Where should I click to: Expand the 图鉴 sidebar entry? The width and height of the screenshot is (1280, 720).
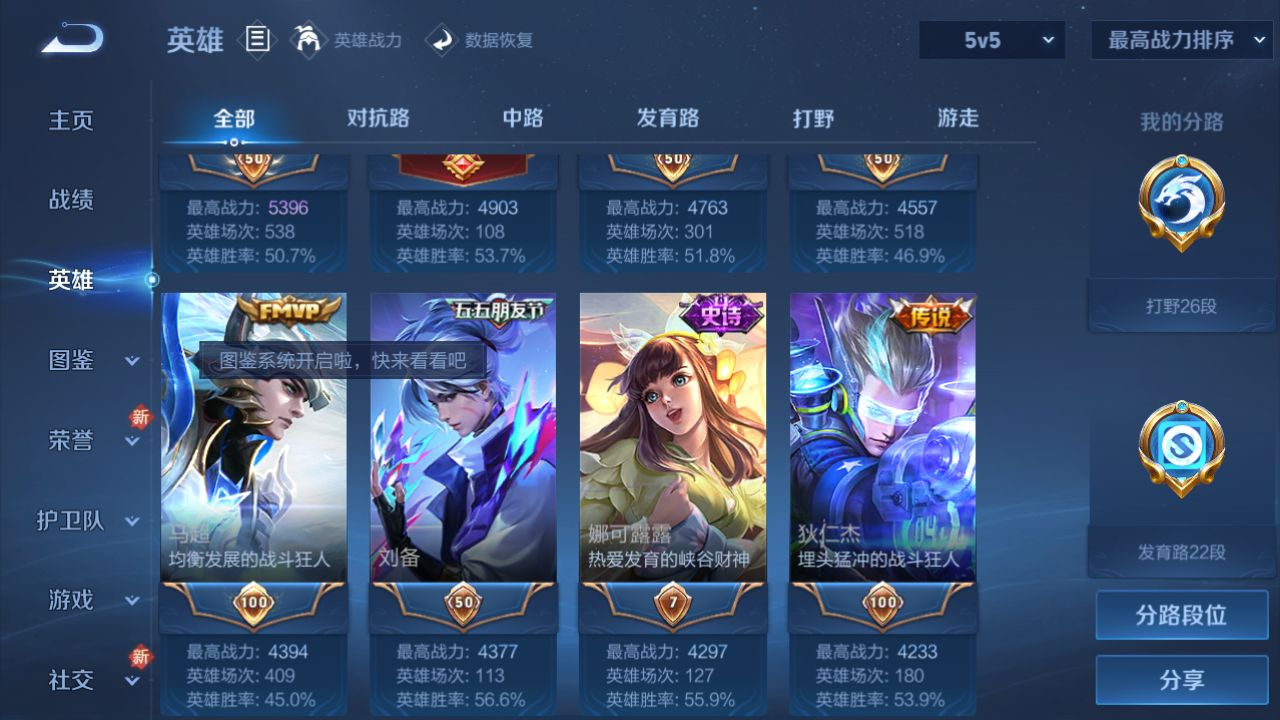click(x=90, y=360)
